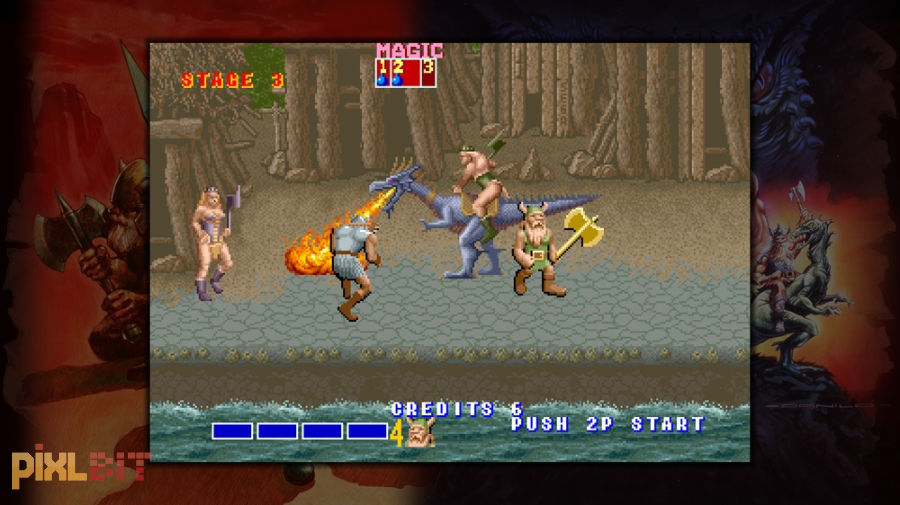Click the dwarf player portrait icon

(421, 433)
